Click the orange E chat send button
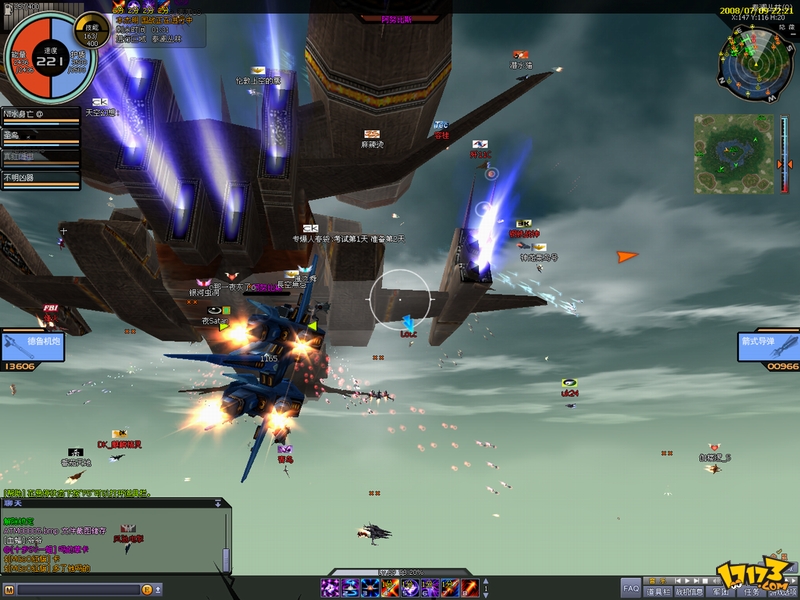 146,590
